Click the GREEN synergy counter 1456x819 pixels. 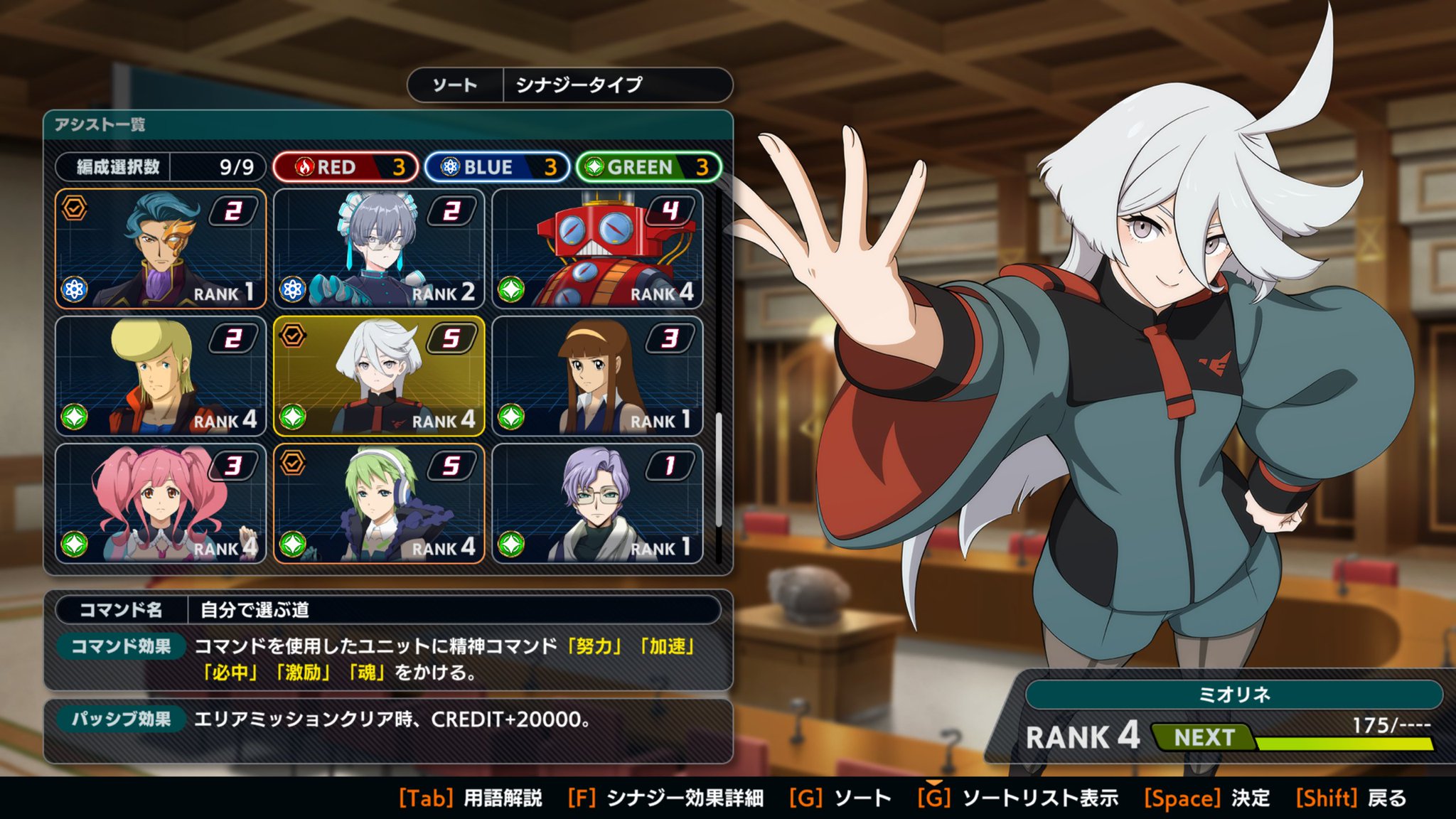648,167
